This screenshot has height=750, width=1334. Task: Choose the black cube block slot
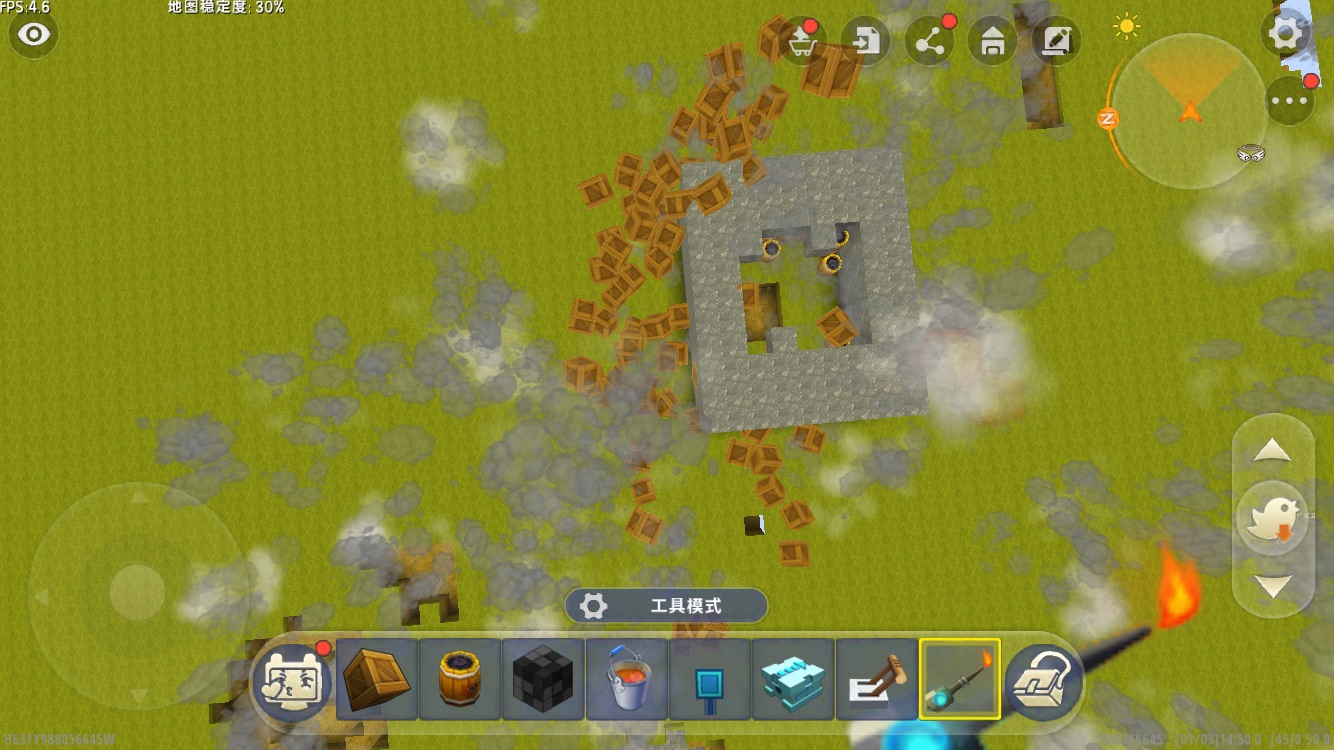coord(543,680)
